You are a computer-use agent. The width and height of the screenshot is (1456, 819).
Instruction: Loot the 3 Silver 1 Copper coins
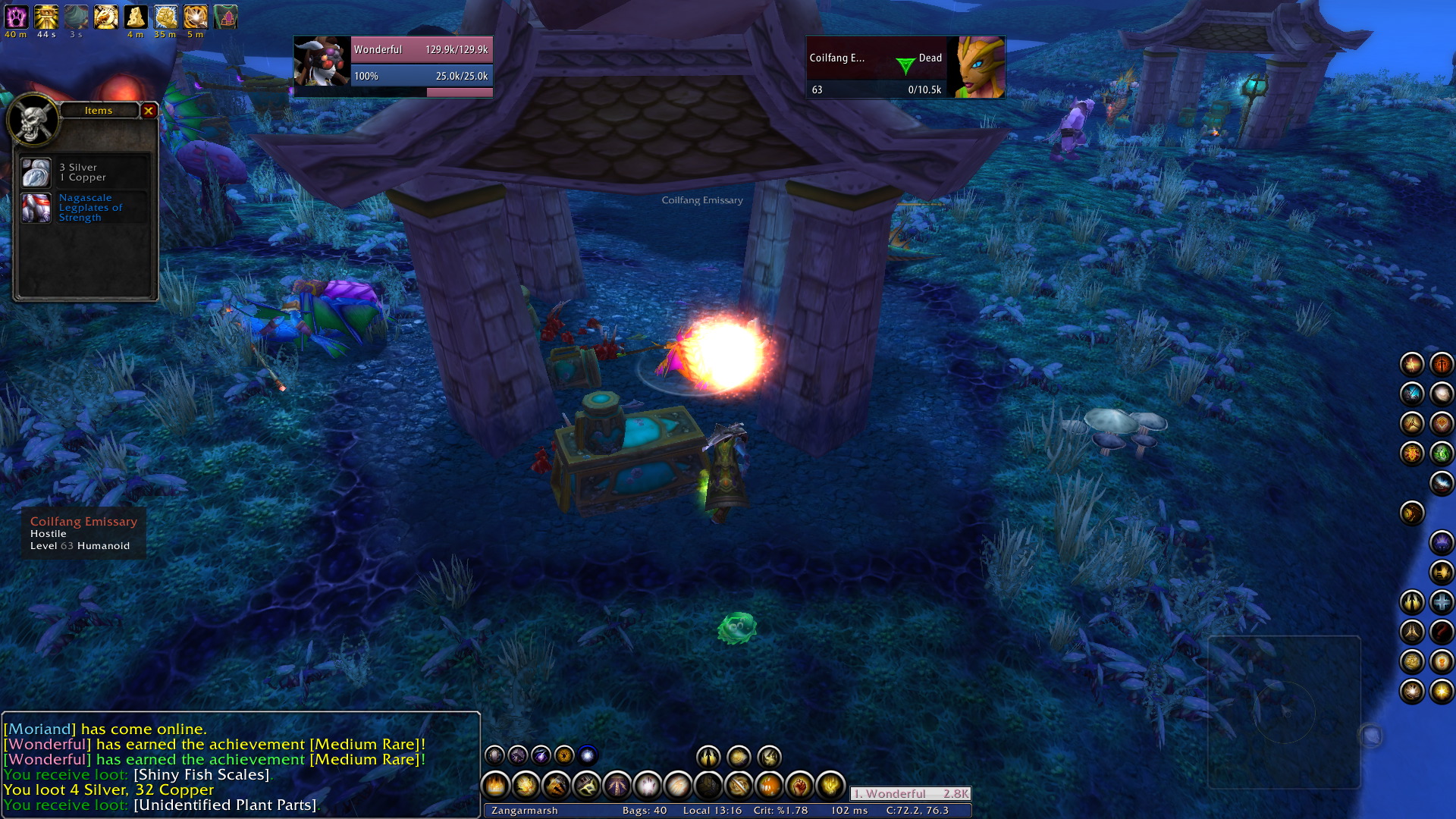pyautogui.click(x=36, y=173)
